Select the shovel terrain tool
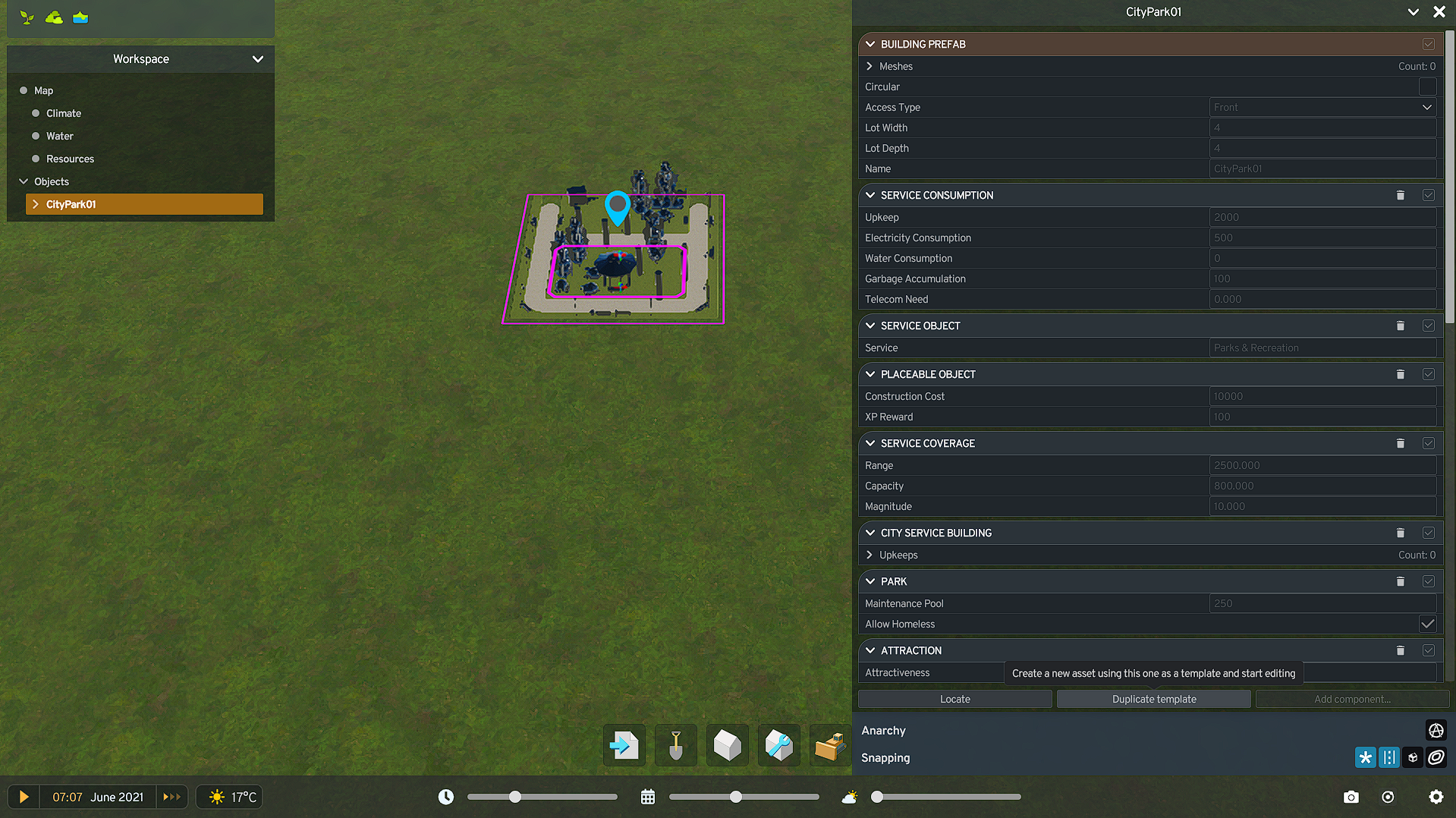 (x=675, y=745)
